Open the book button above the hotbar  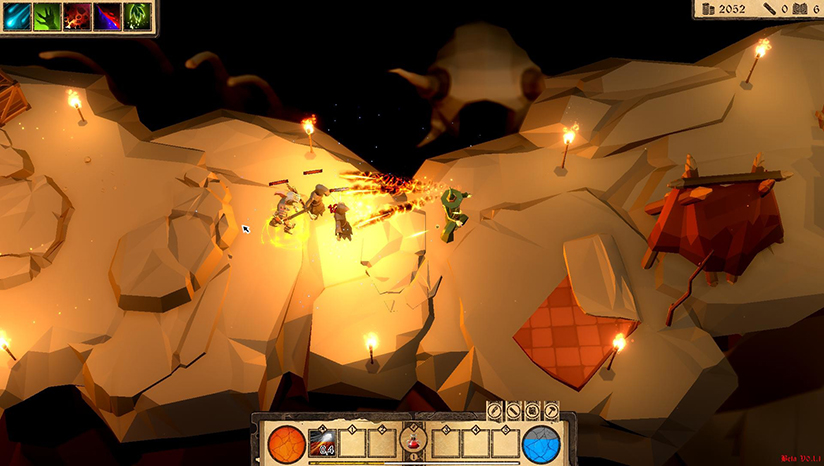pyautogui.click(x=530, y=411)
